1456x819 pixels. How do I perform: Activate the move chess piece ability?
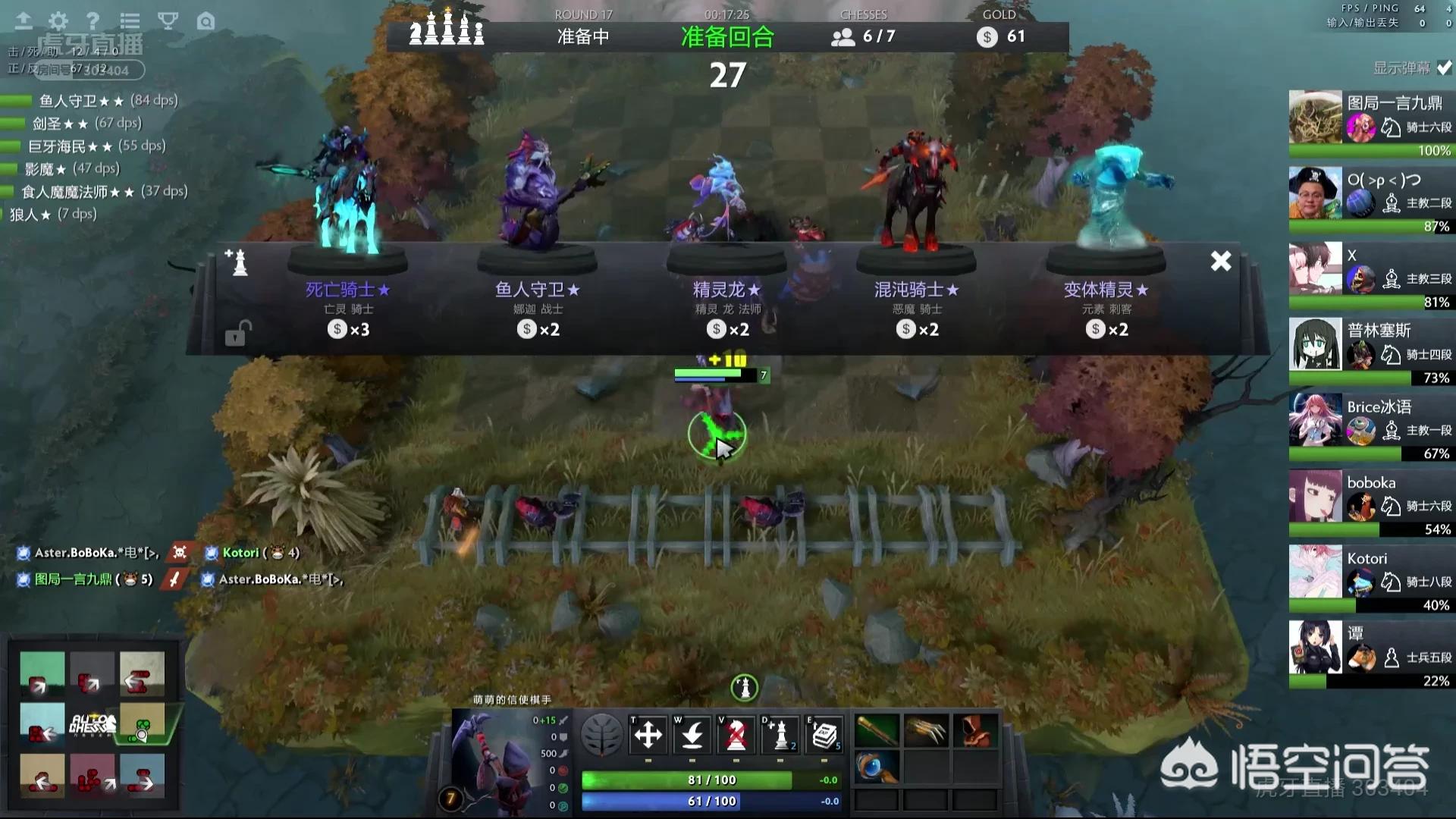648,735
